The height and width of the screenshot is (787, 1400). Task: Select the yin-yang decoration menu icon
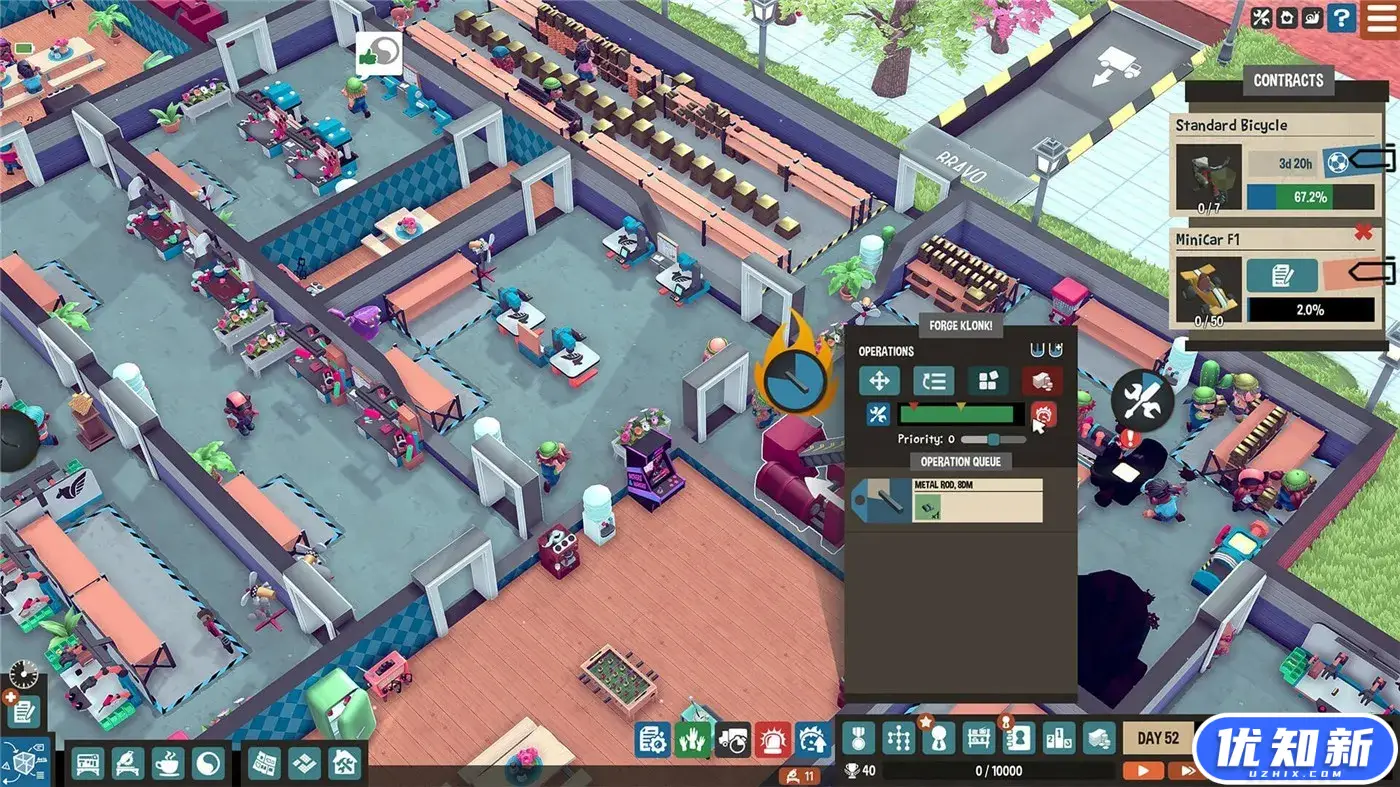[208, 764]
